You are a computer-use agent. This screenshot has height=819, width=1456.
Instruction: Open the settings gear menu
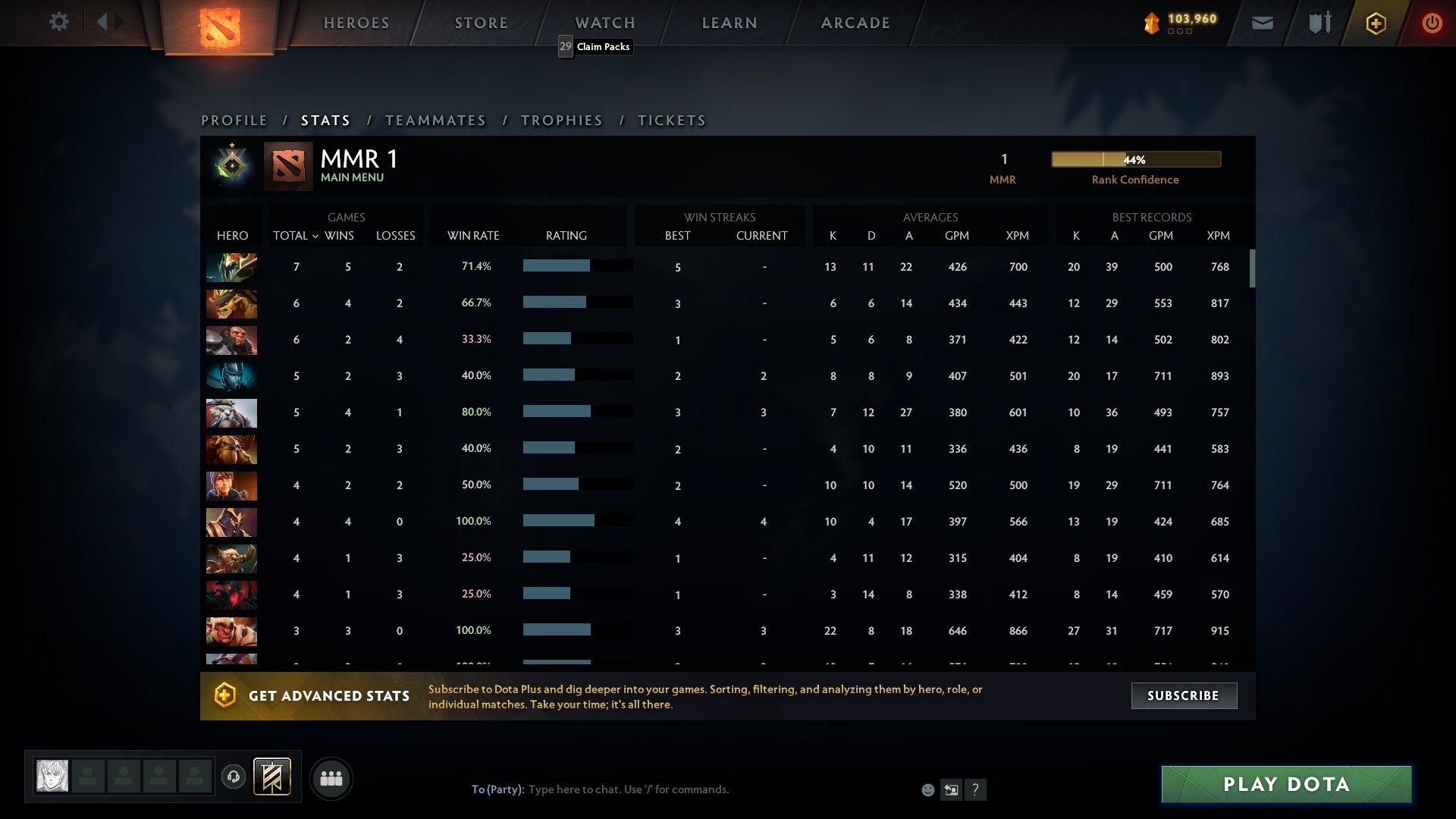[x=59, y=22]
